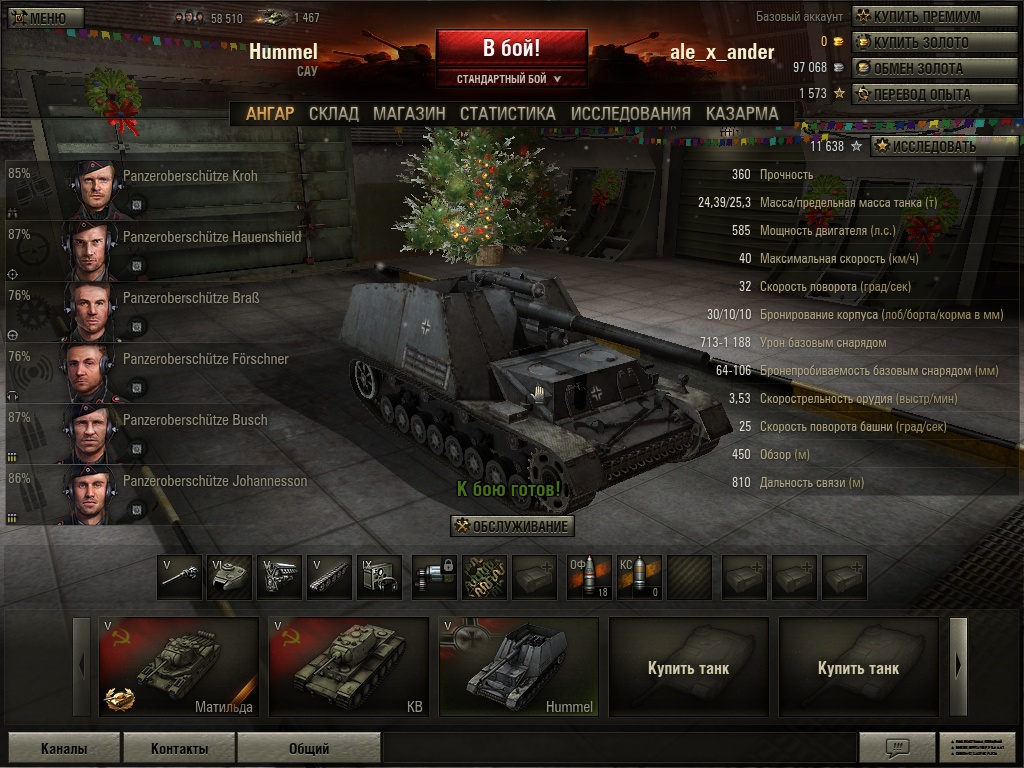Go to the Исследования tab
Screen dimensions: 1024x768
tap(630, 114)
